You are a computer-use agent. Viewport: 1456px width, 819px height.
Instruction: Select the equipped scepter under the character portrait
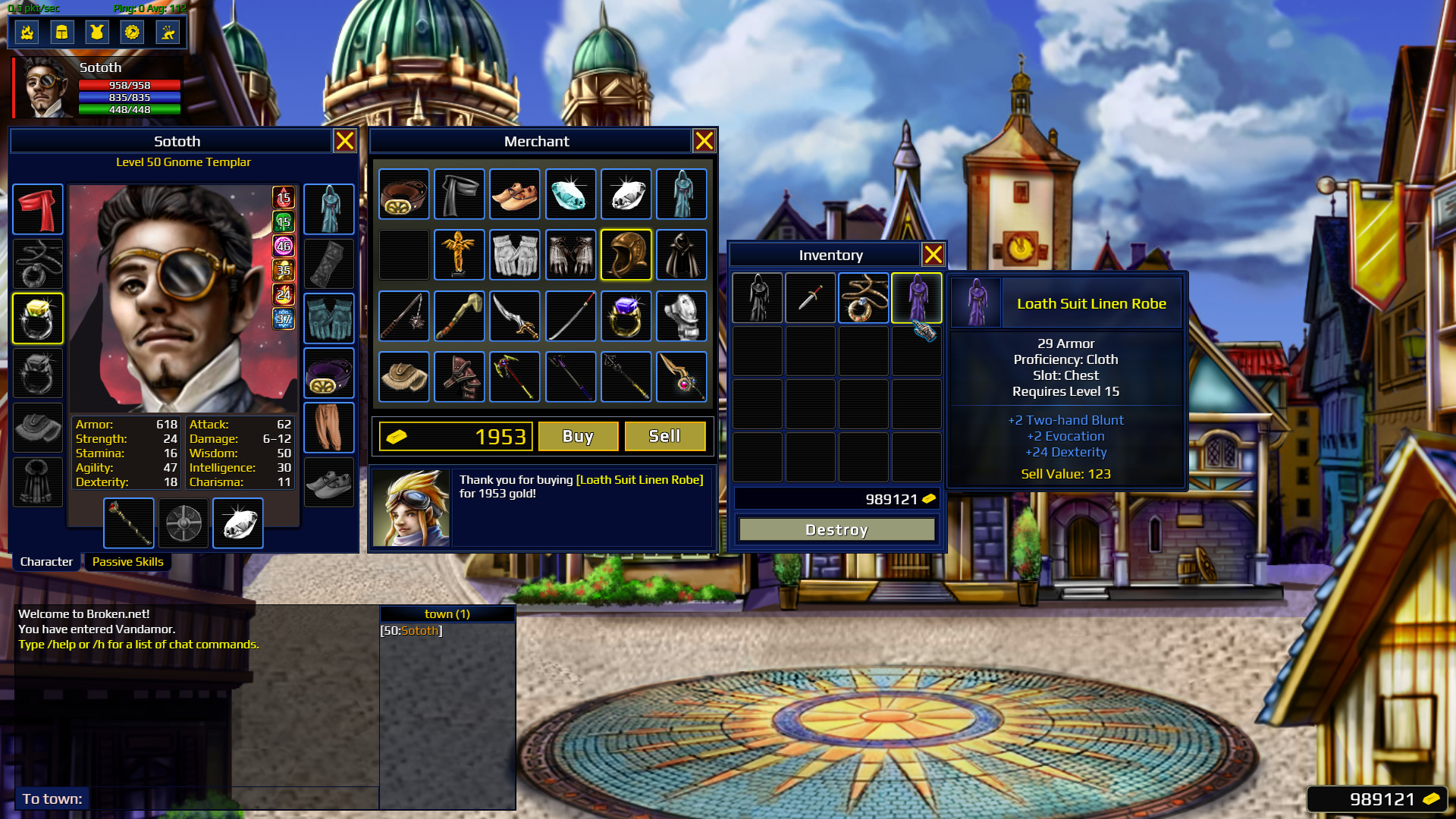128,522
